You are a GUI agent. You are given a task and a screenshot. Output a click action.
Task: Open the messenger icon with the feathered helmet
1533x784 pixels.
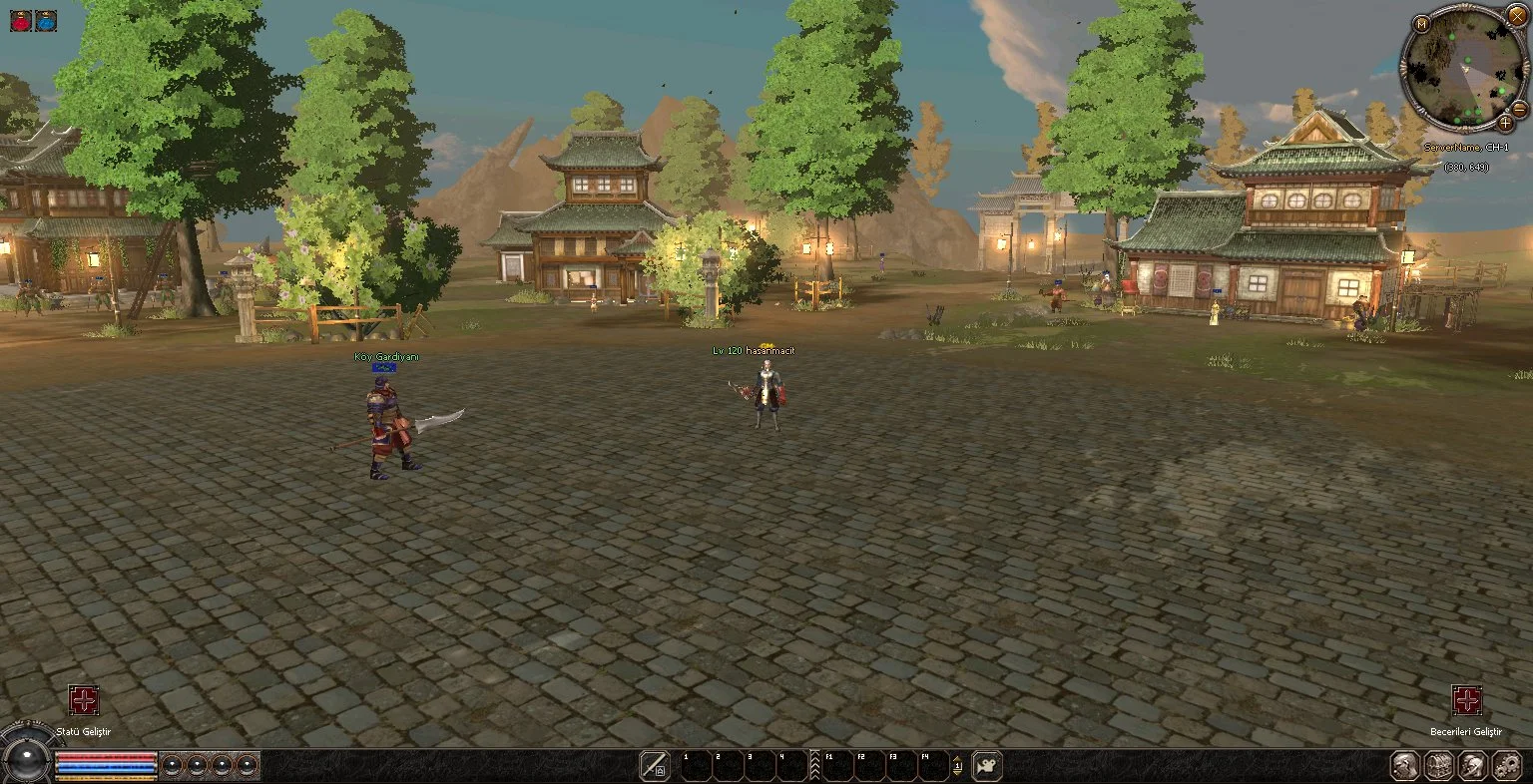click(1472, 766)
